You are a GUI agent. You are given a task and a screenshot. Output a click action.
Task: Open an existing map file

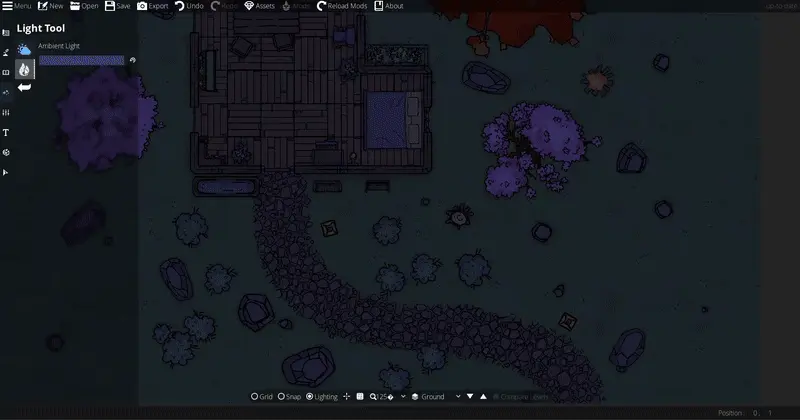coord(84,6)
